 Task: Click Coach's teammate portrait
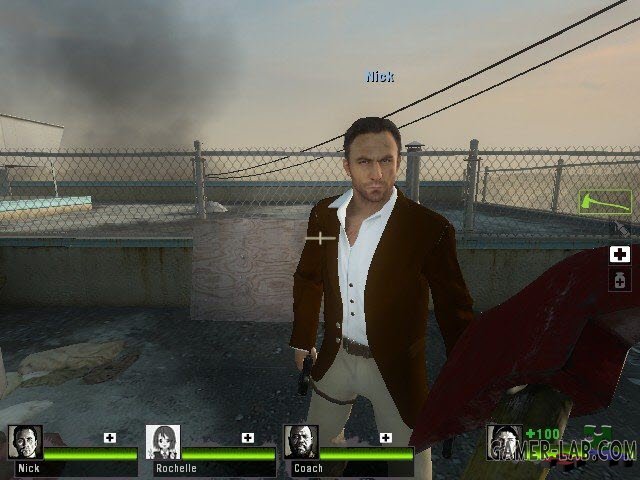coord(301,442)
